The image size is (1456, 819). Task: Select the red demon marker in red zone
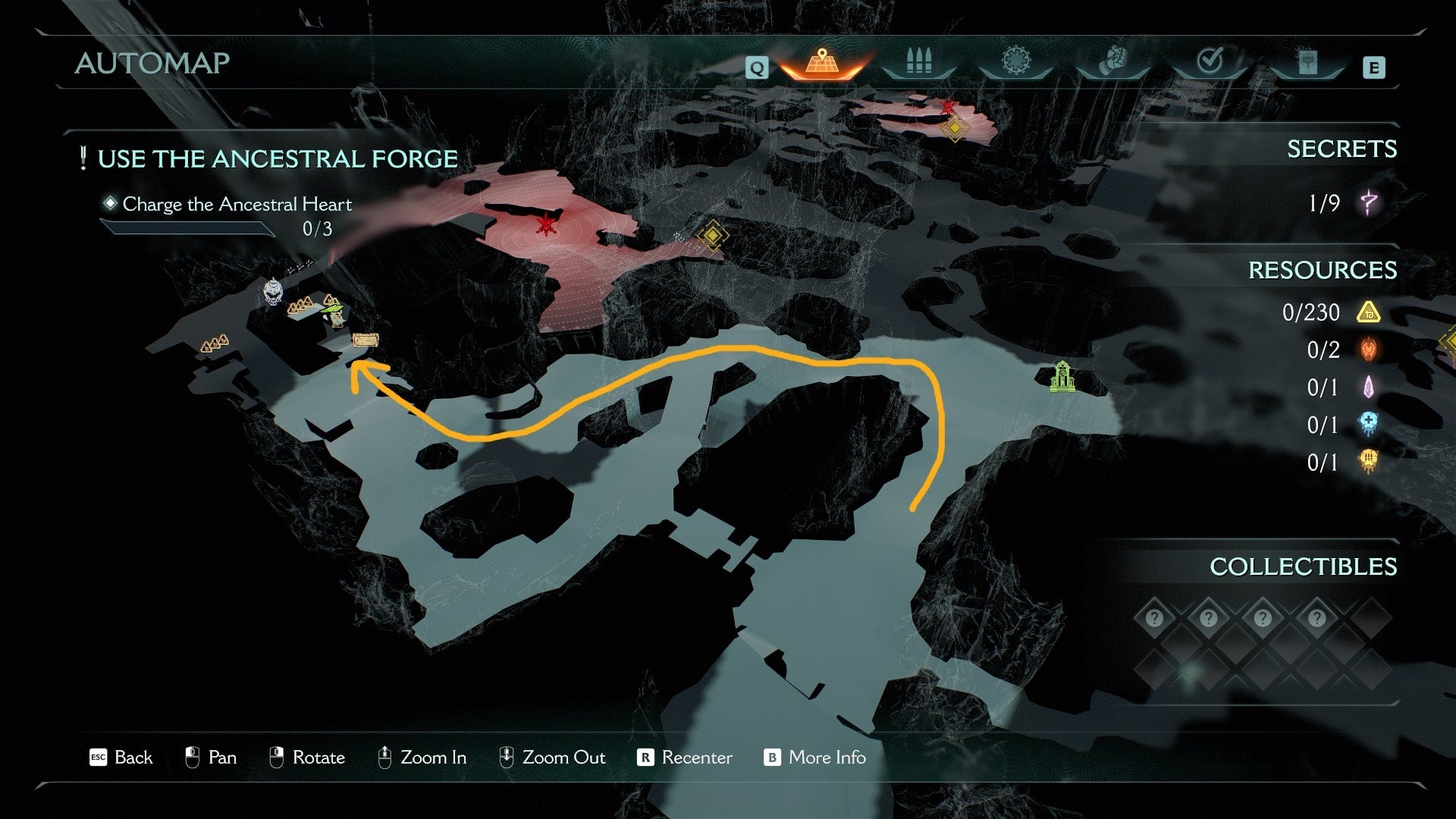[544, 225]
